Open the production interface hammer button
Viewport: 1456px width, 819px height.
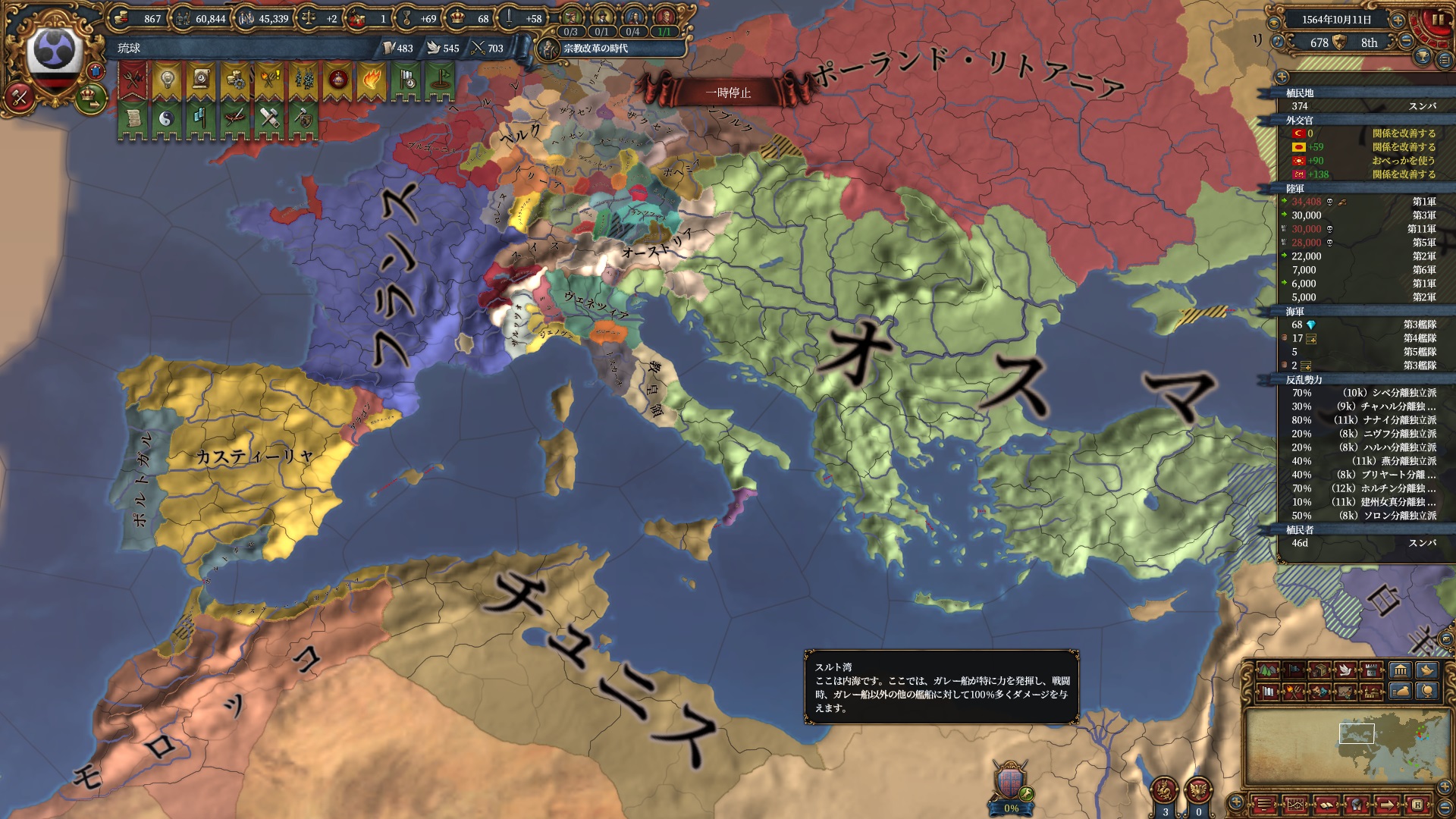click(20, 96)
